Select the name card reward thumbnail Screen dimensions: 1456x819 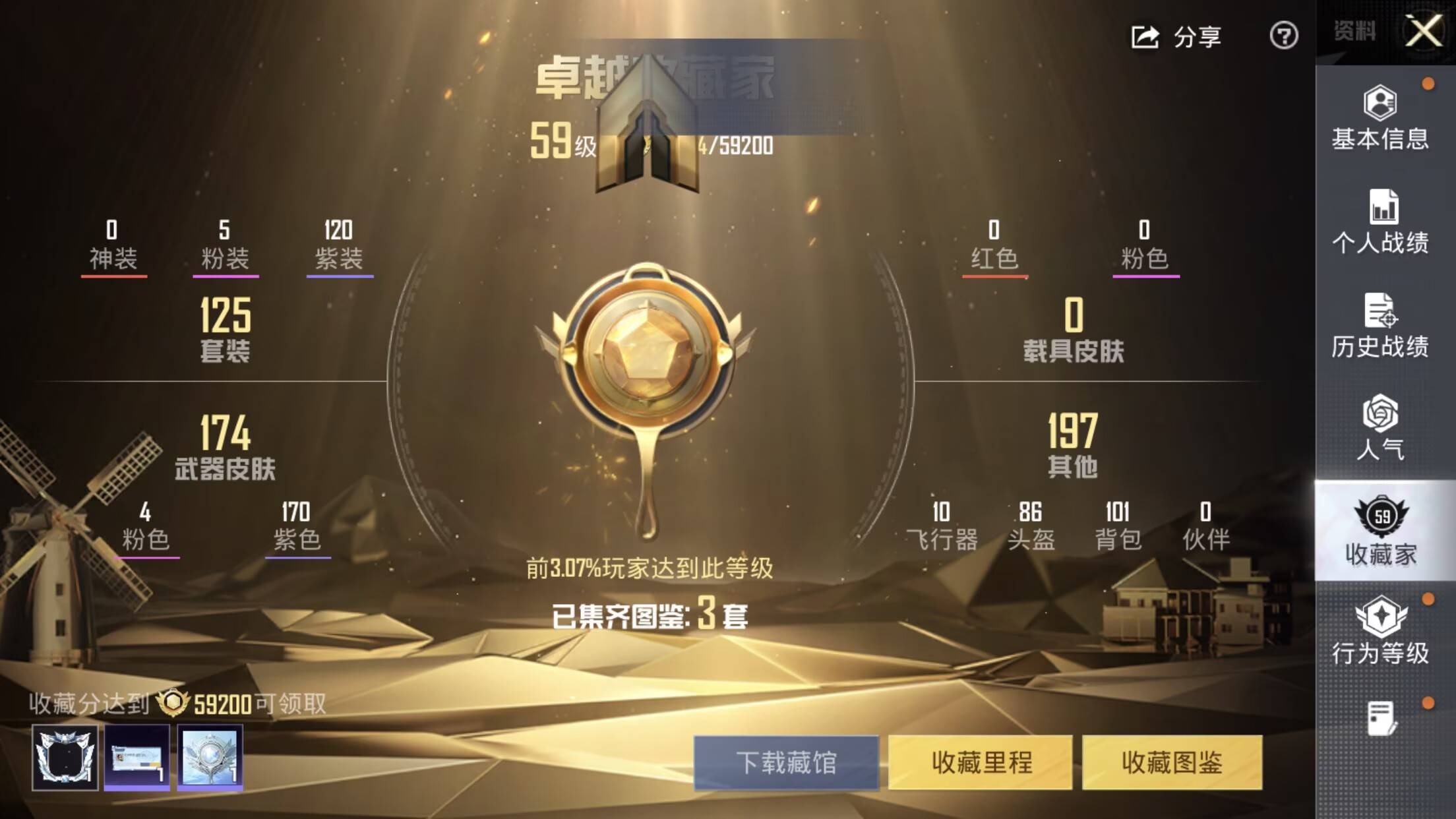(x=137, y=758)
